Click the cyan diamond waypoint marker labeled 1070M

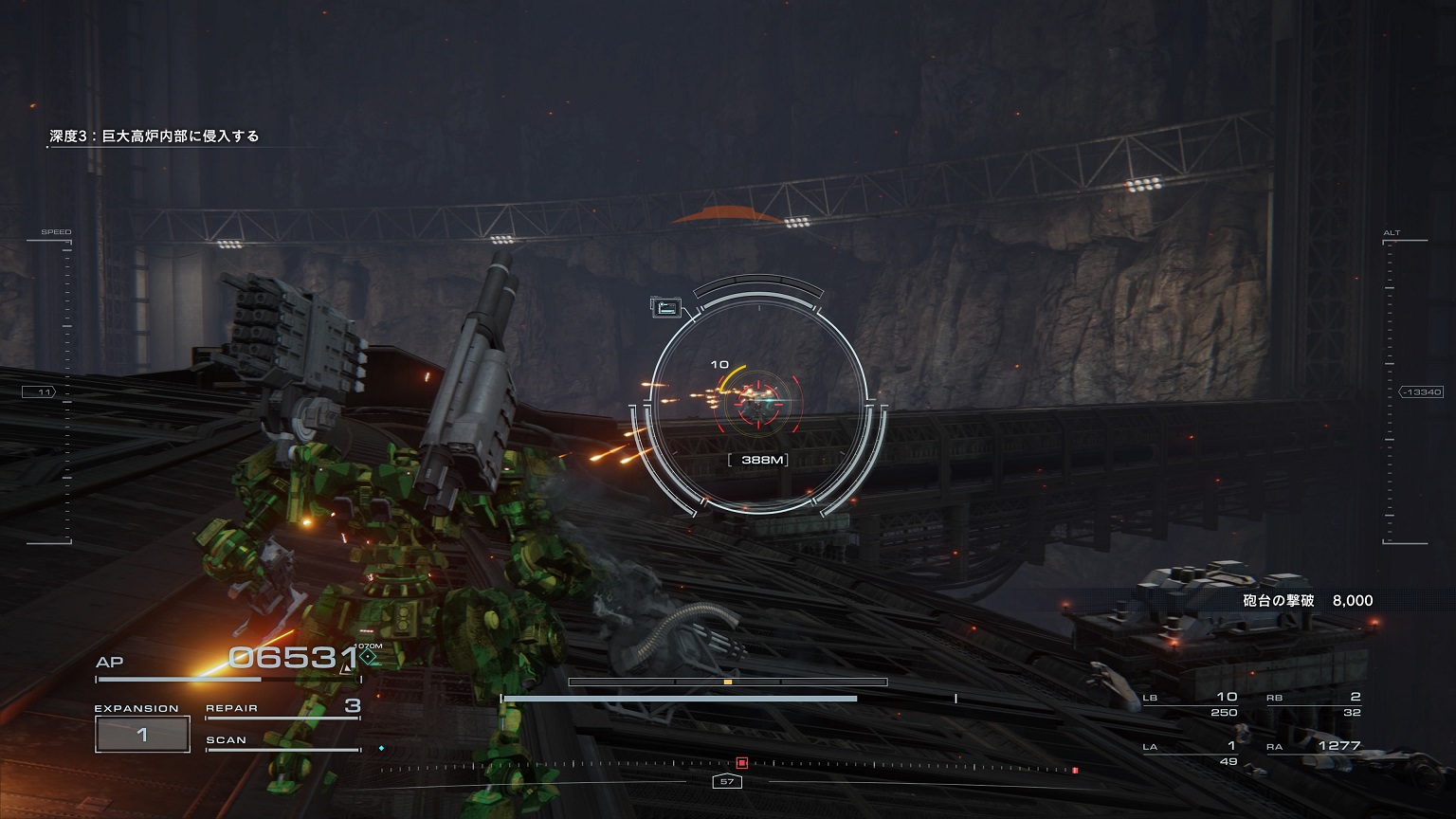tap(368, 656)
